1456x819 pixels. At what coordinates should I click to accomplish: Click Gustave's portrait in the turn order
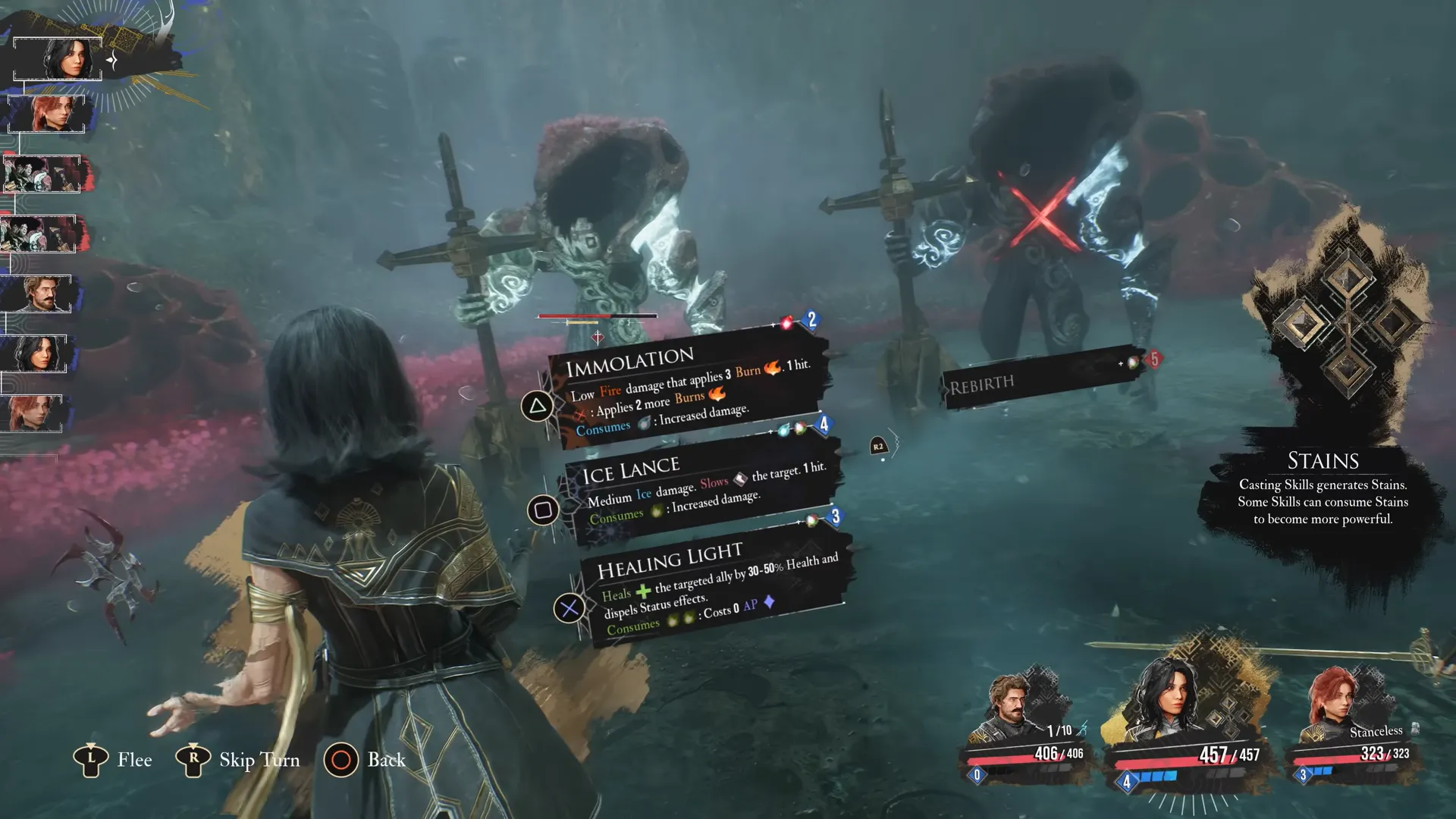(x=38, y=293)
